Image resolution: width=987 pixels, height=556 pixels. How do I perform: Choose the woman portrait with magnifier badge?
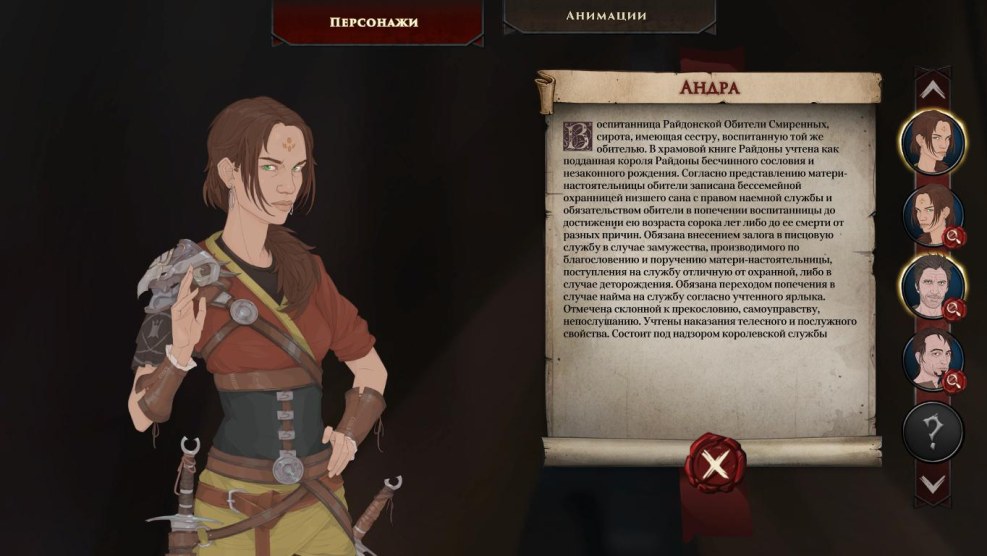coord(932,215)
